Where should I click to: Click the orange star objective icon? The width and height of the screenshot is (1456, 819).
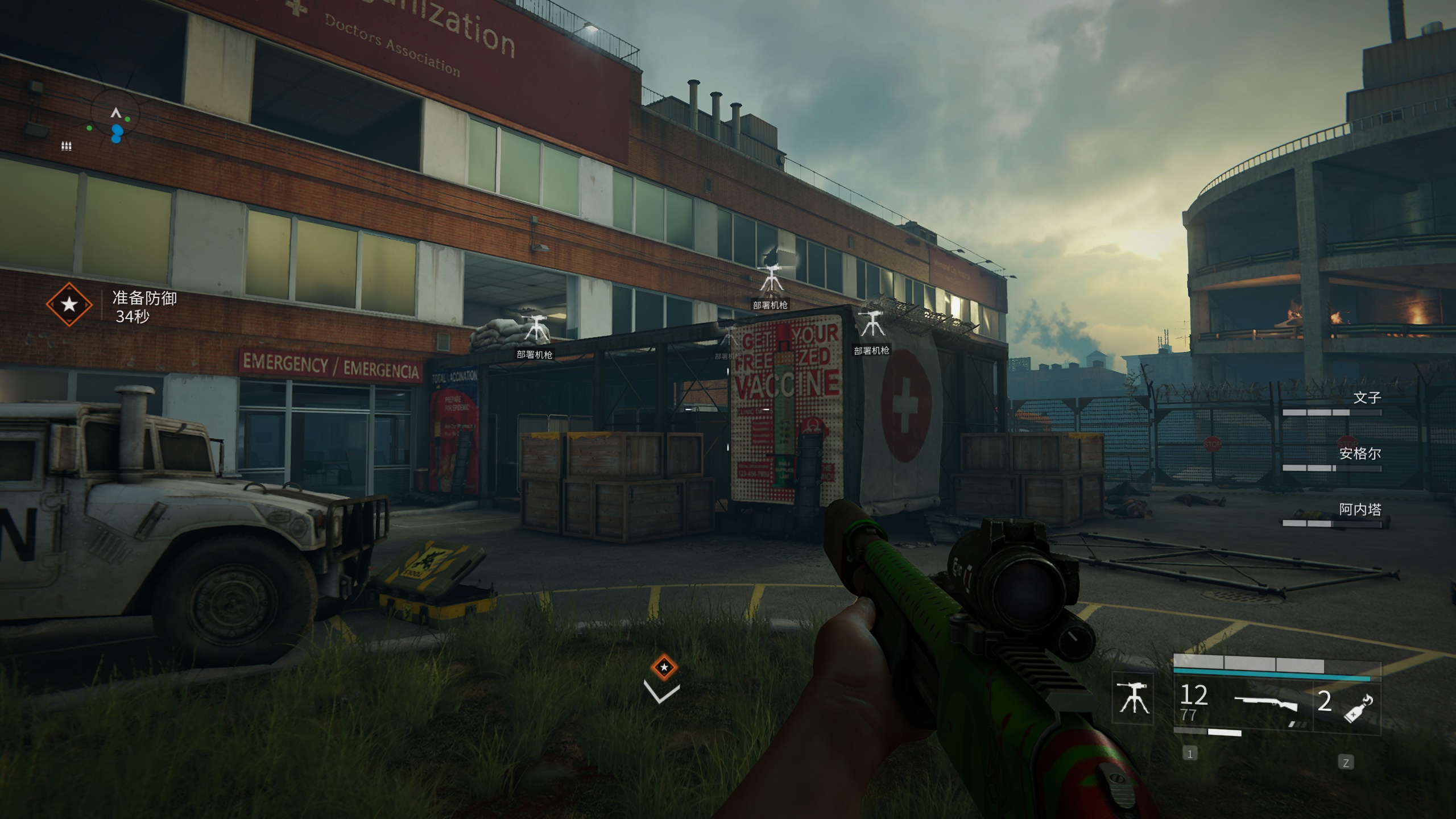[x=69, y=304]
